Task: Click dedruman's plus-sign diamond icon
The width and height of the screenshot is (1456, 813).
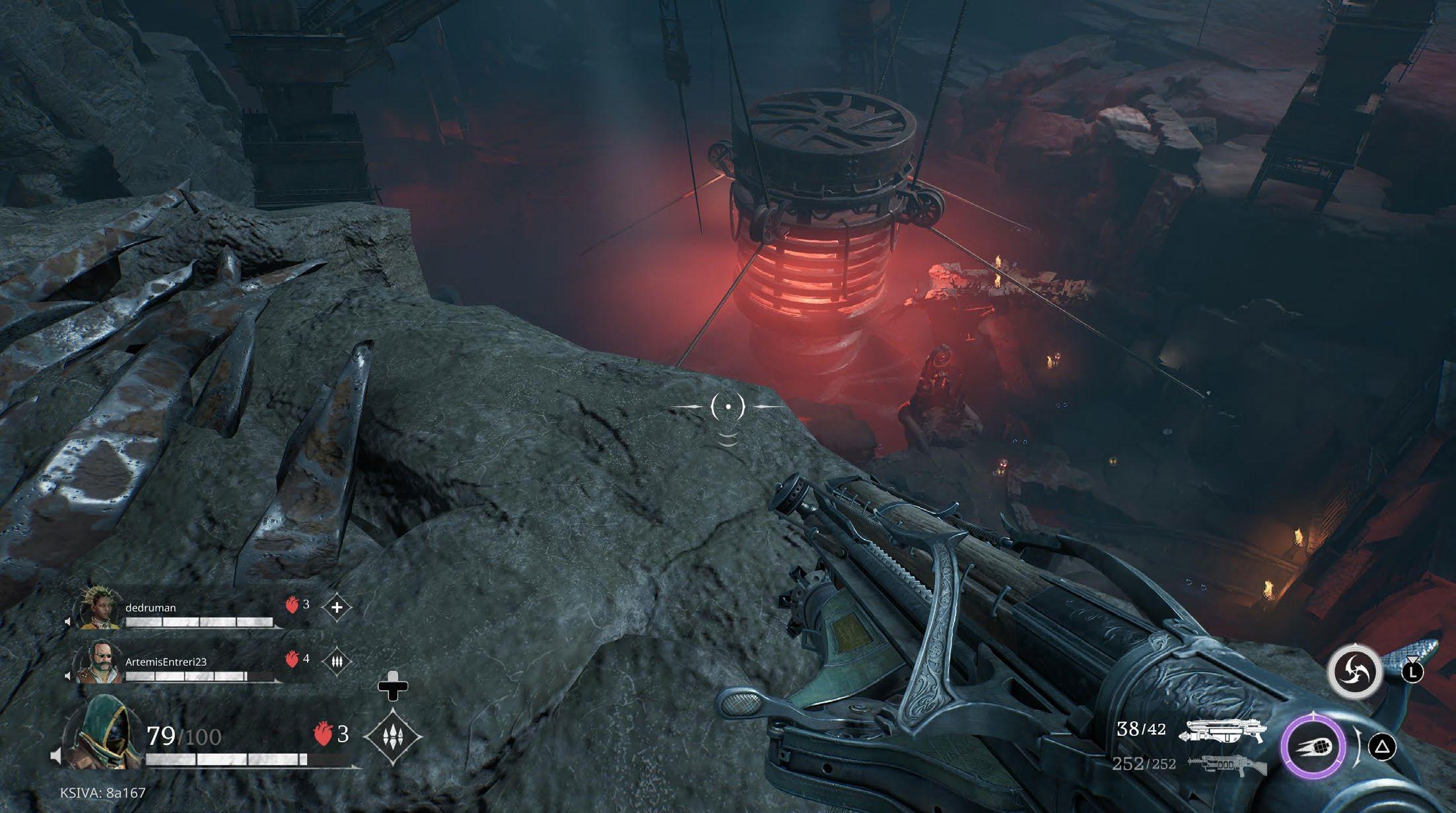Action: pos(337,607)
